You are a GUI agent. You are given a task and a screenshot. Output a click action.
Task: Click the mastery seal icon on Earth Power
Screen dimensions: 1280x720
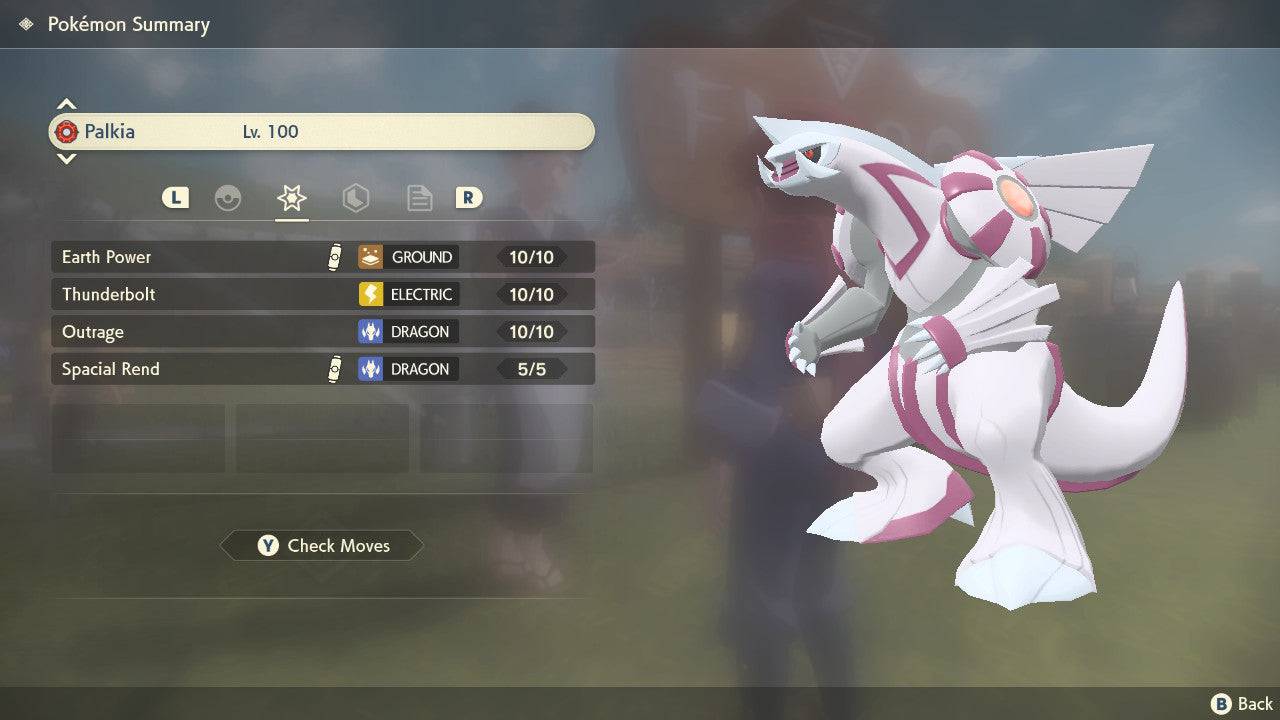coord(336,256)
